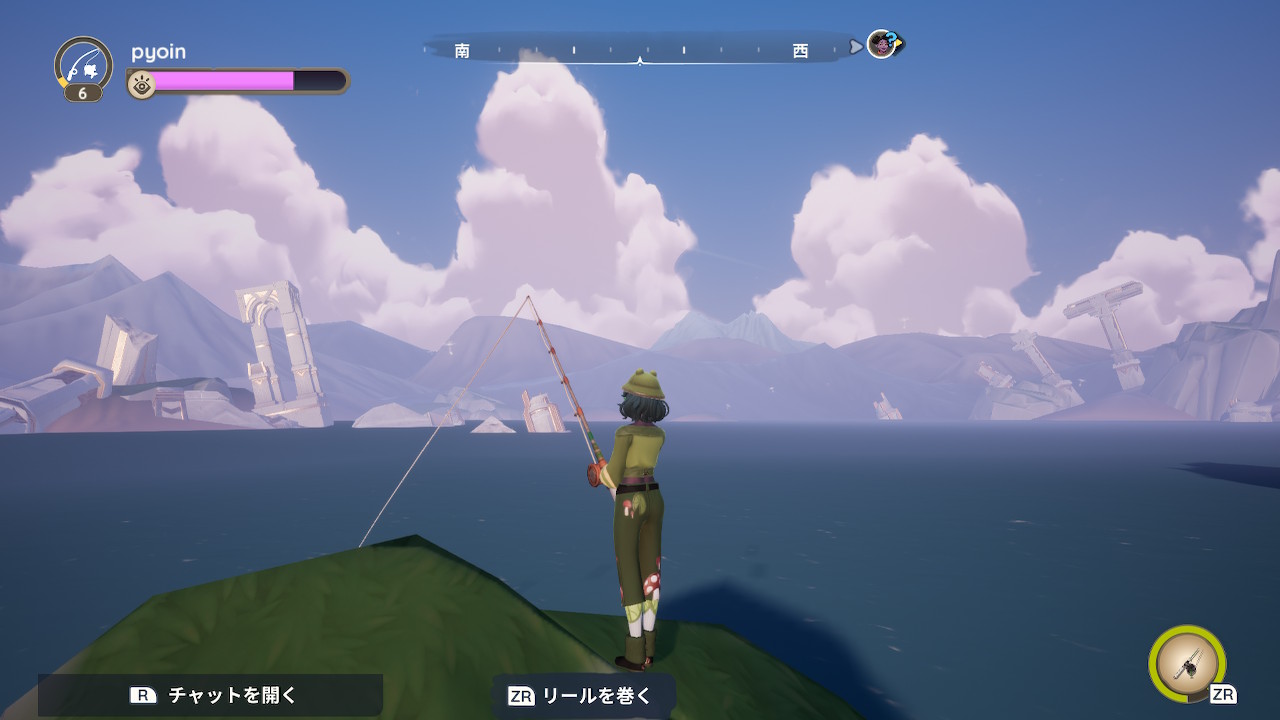Click the character portrait compass marker
This screenshot has width=1280, height=720.
882,45
